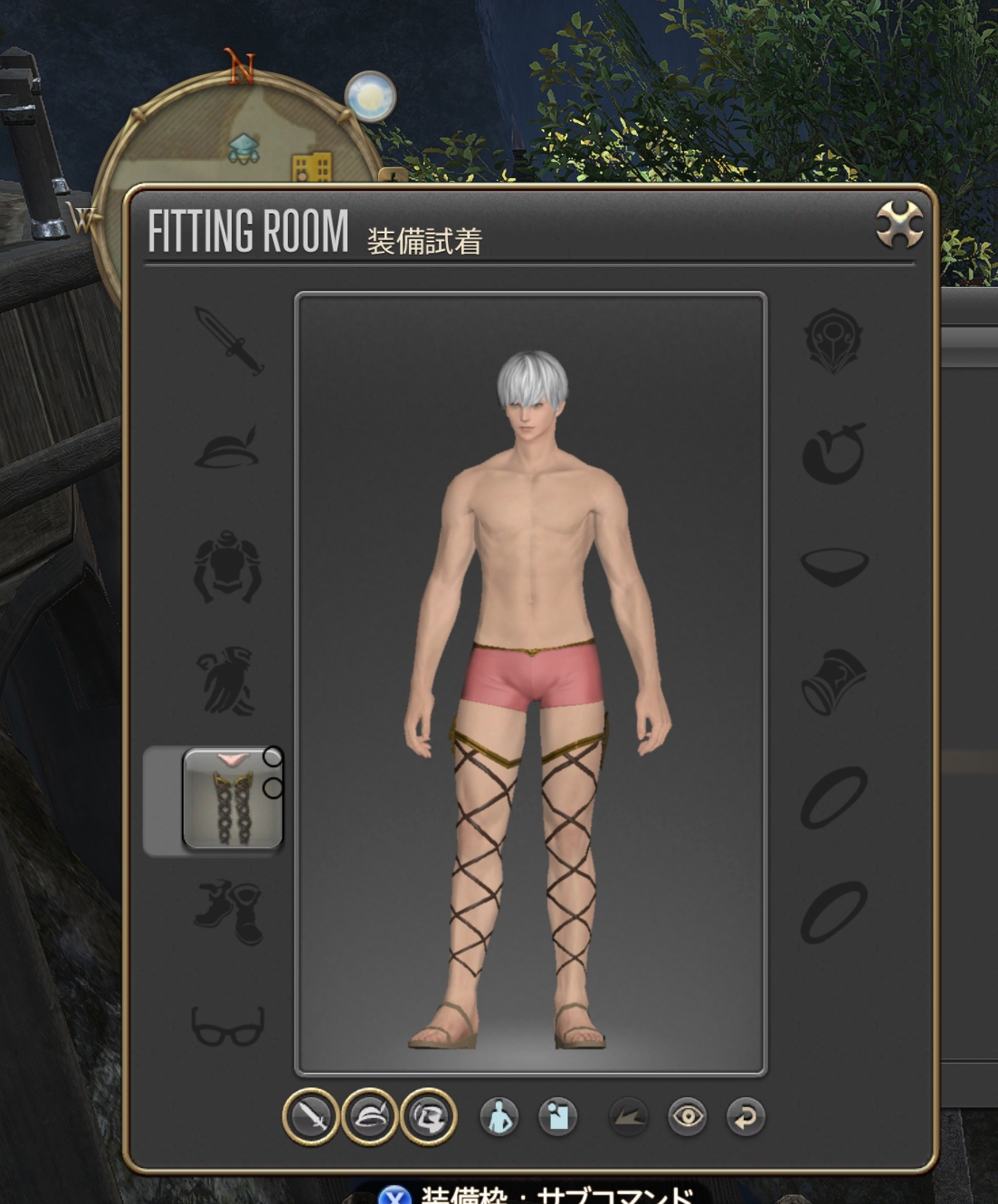Select the hands gloves slot

pos(226,680)
